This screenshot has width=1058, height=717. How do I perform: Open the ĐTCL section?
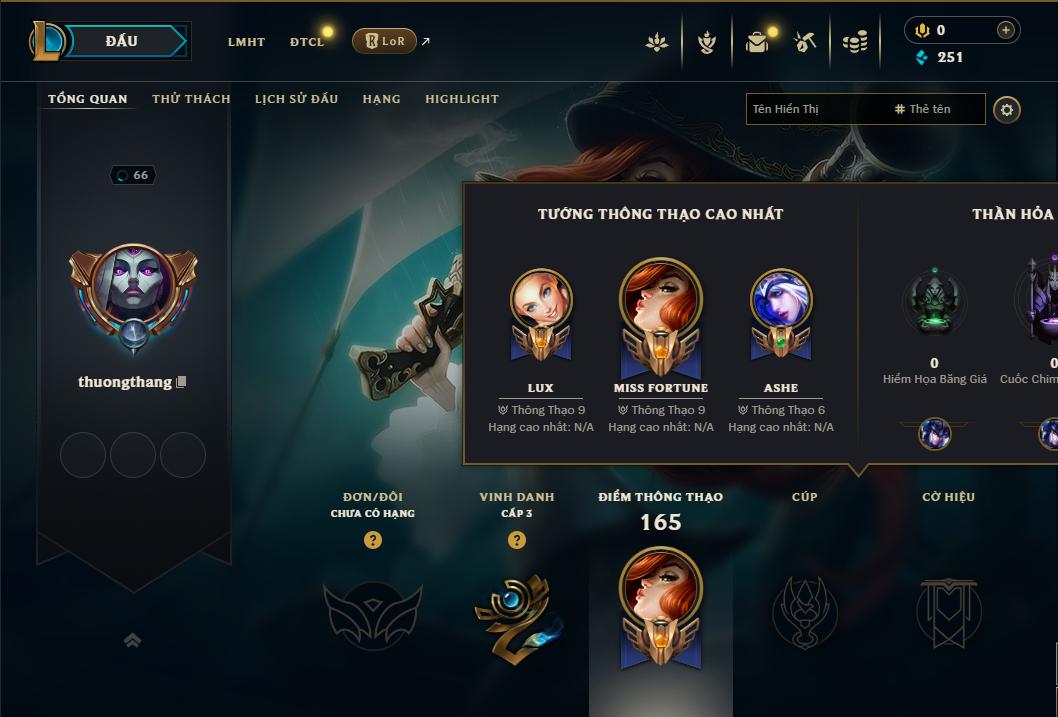coord(307,42)
